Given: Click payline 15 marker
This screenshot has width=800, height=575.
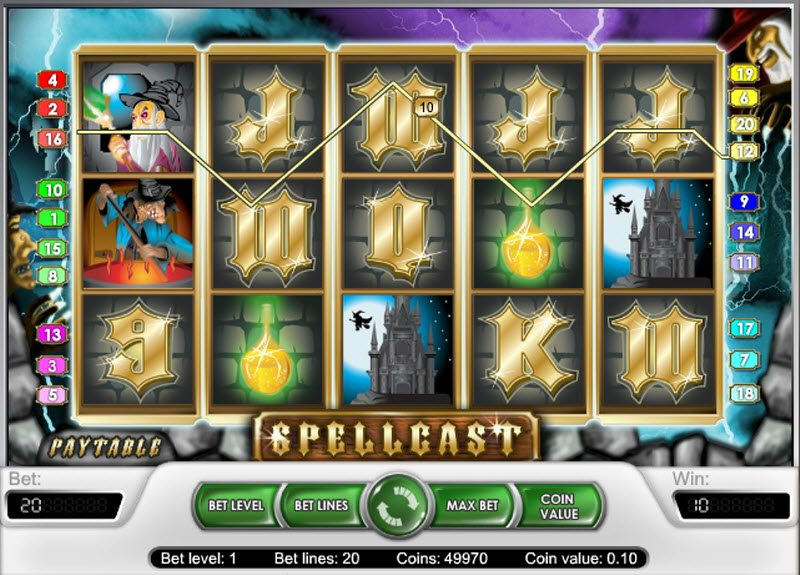Looking at the screenshot, I should [x=52, y=248].
